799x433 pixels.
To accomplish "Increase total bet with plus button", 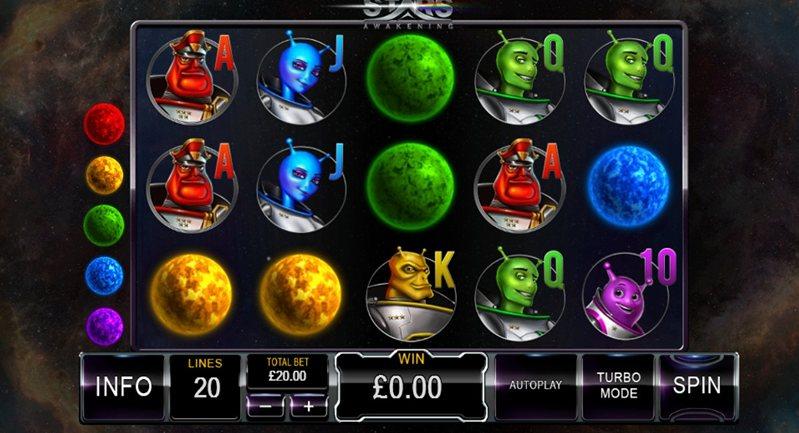I will (x=308, y=406).
